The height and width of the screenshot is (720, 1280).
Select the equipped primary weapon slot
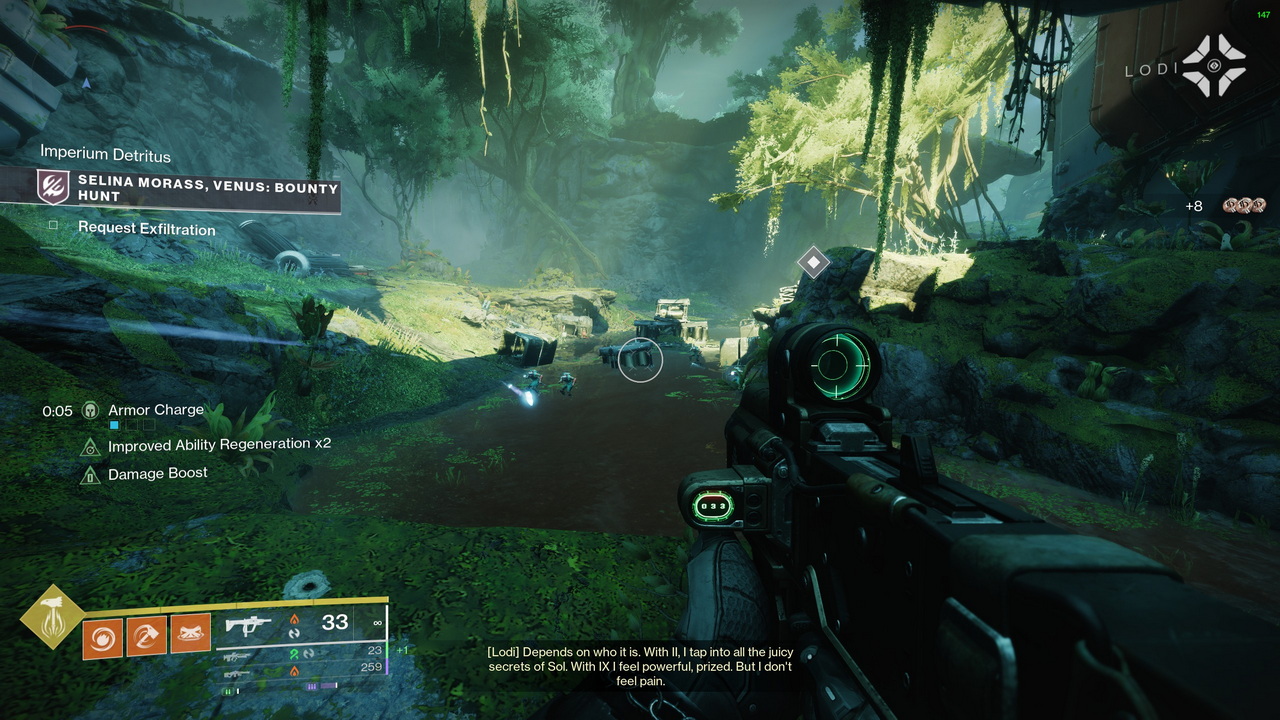click(249, 625)
